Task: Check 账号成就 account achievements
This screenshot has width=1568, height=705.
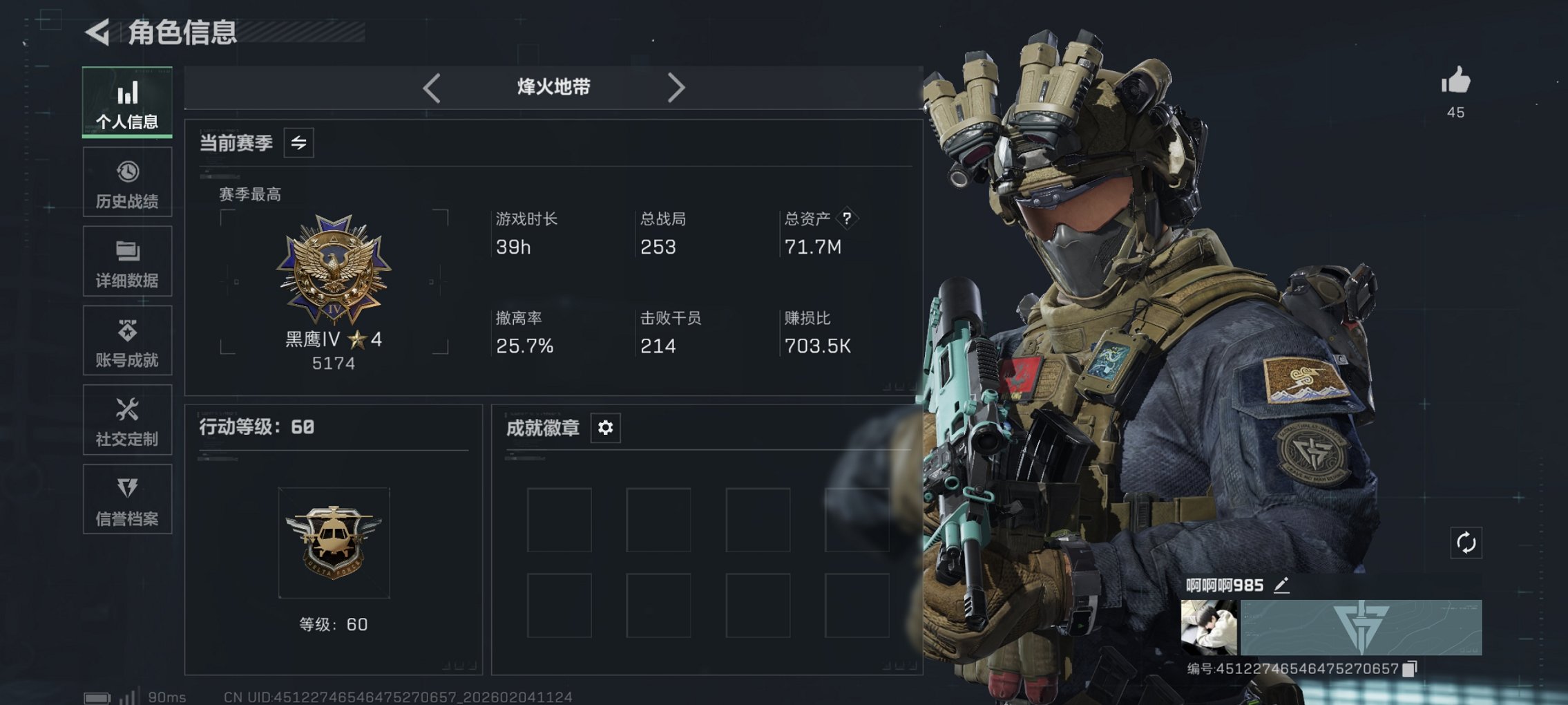Action: 126,340
